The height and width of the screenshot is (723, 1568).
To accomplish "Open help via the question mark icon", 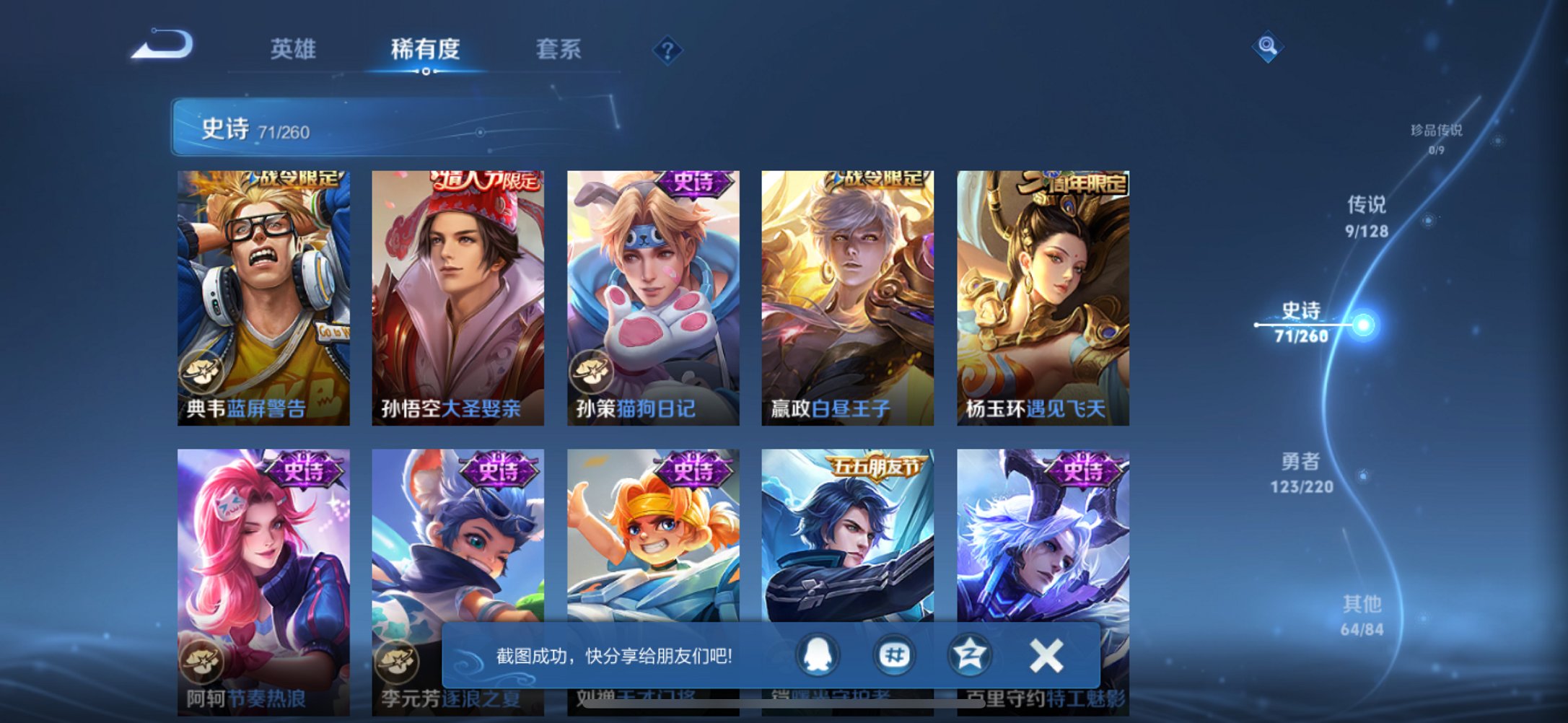I will [x=668, y=49].
